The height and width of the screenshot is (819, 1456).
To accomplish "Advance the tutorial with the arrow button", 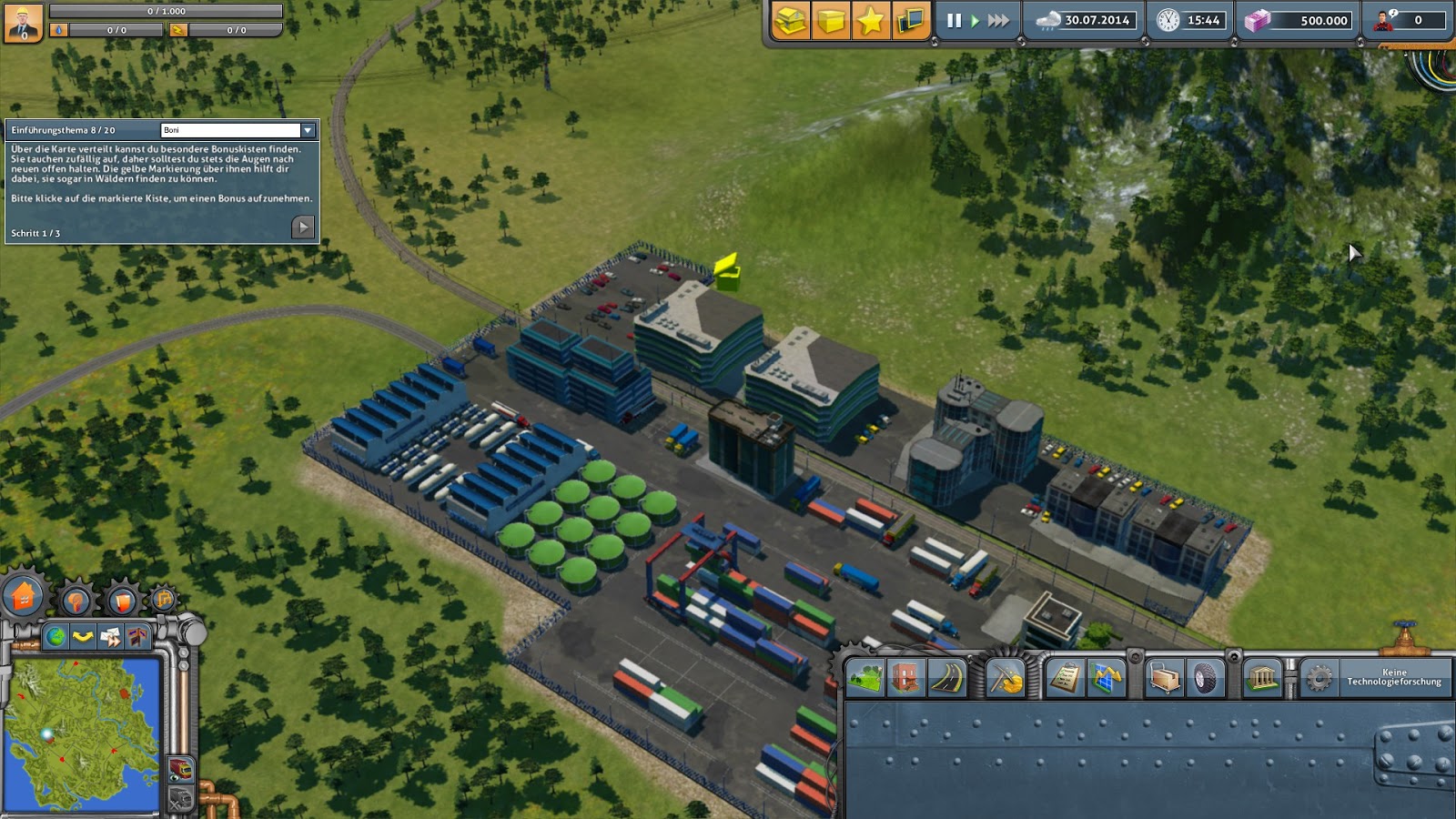I will 303,227.
